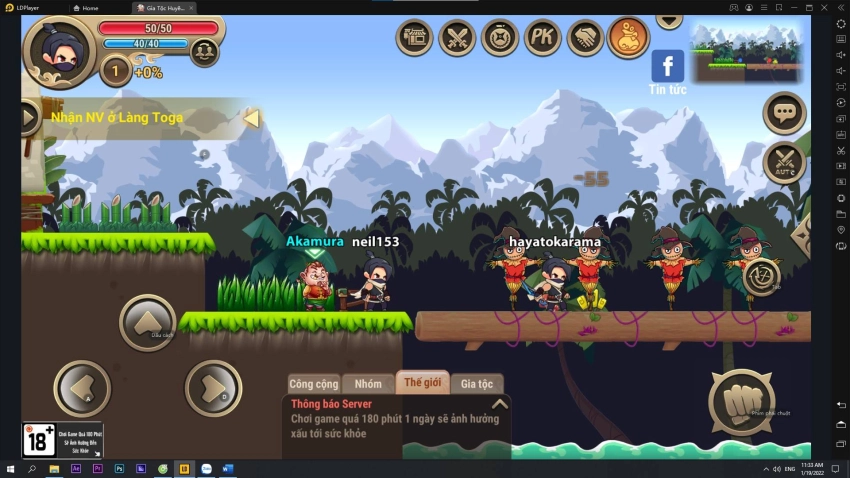Collapse the quest panel with the yellow arrow
The image size is (850, 478).
tap(251, 118)
